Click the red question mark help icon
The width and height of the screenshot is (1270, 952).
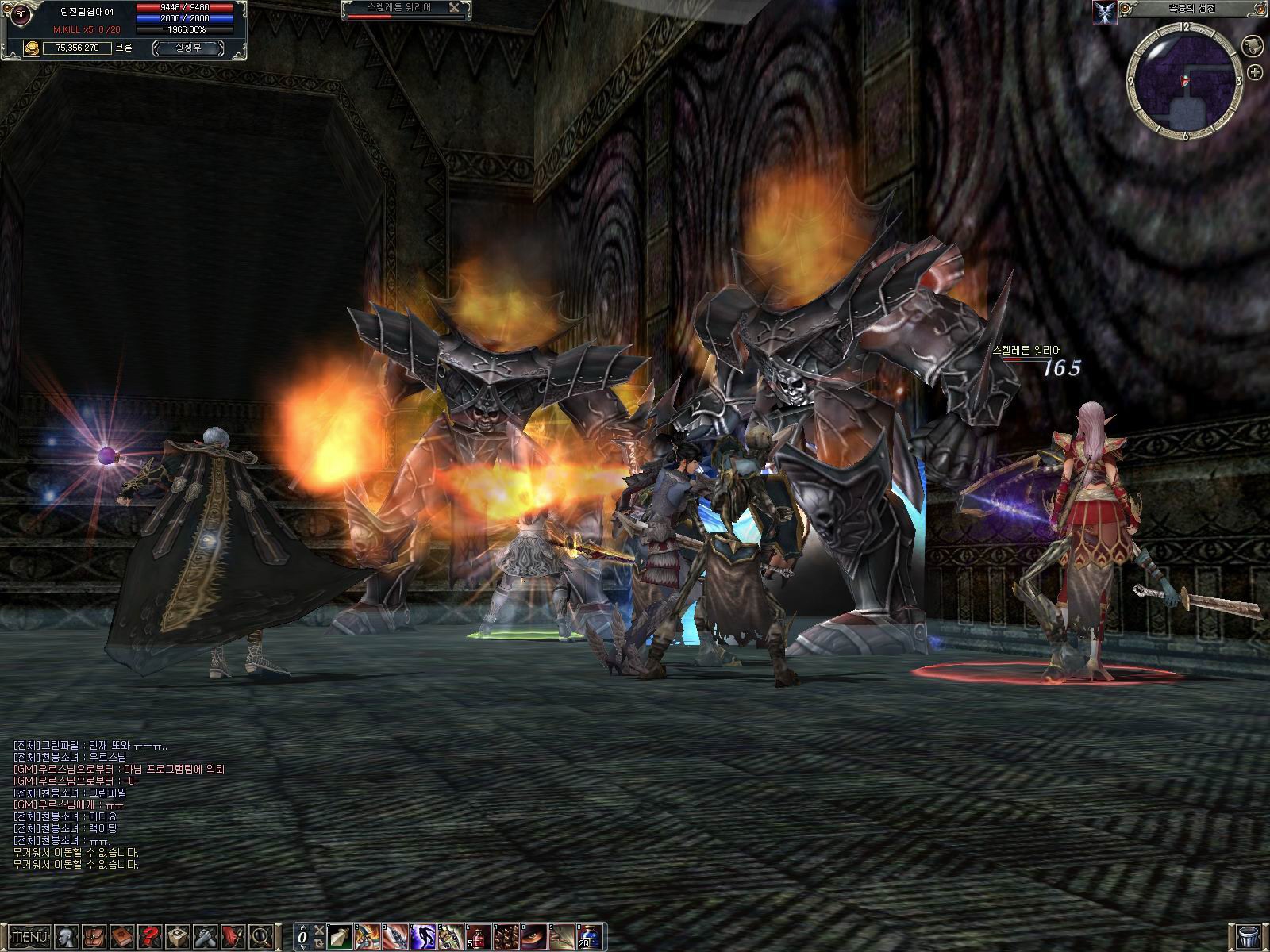[x=151, y=936]
